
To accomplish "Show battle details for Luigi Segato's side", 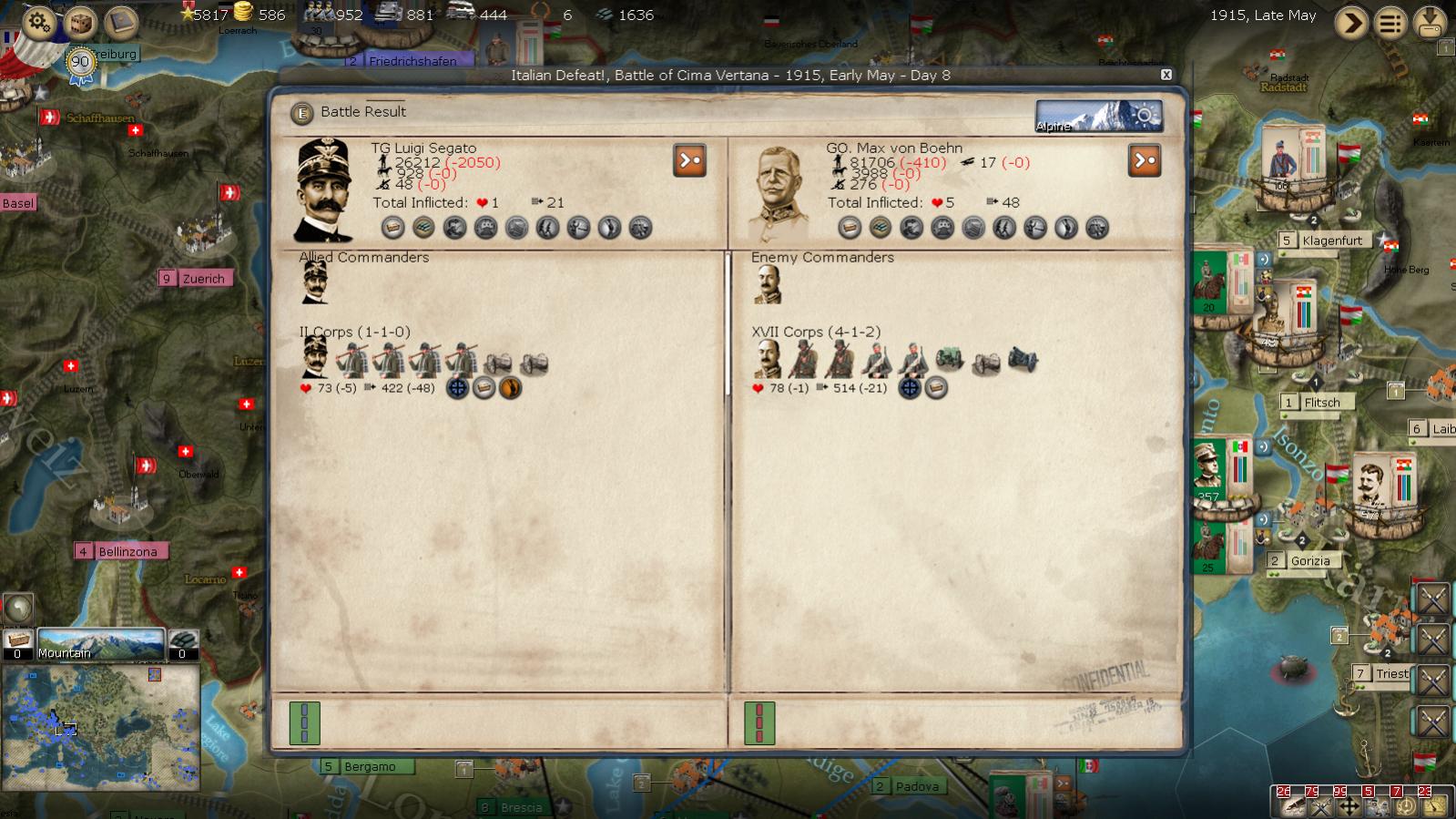I will [689, 160].
